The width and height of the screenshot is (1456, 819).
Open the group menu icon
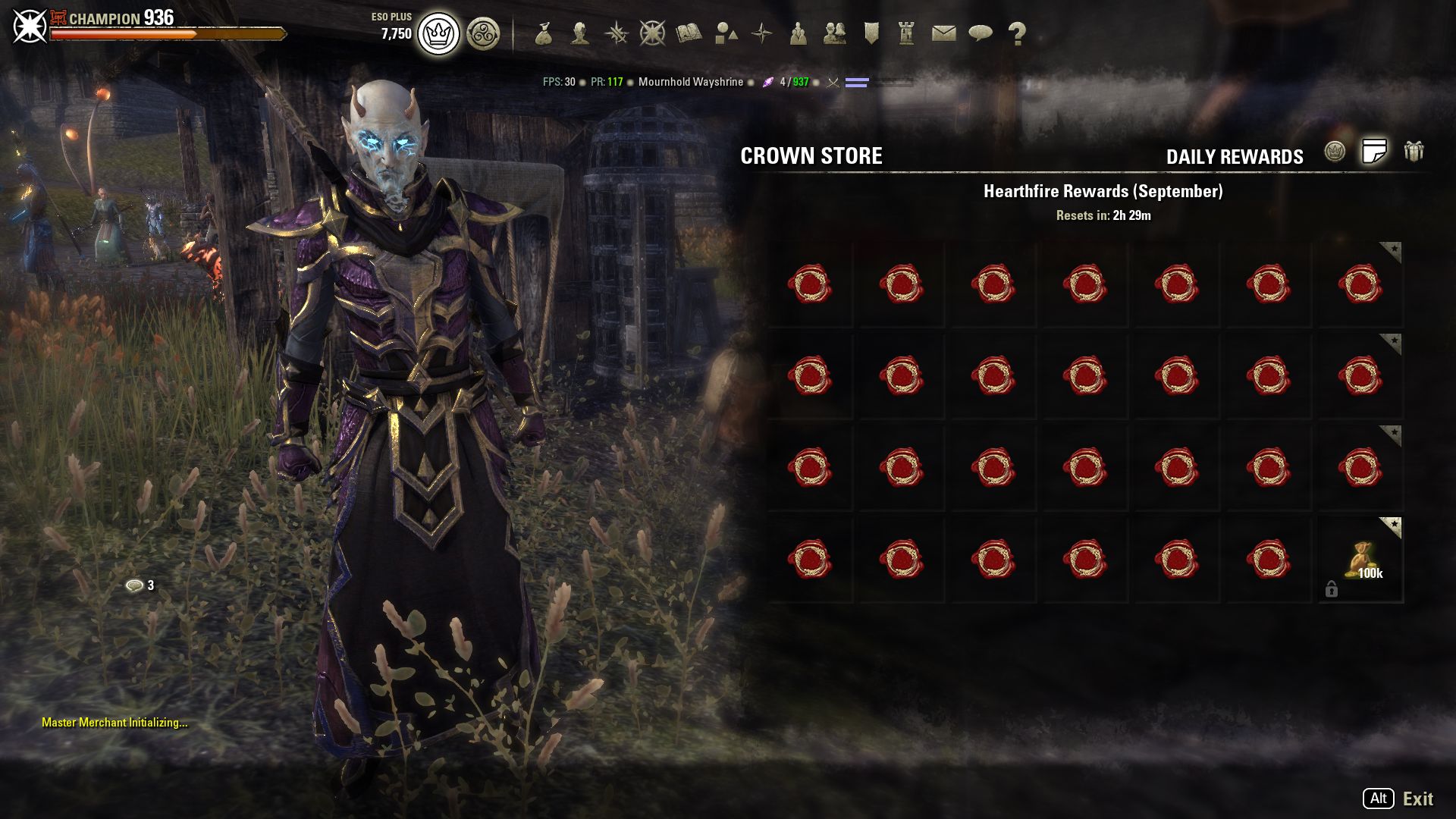pos(798,33)
